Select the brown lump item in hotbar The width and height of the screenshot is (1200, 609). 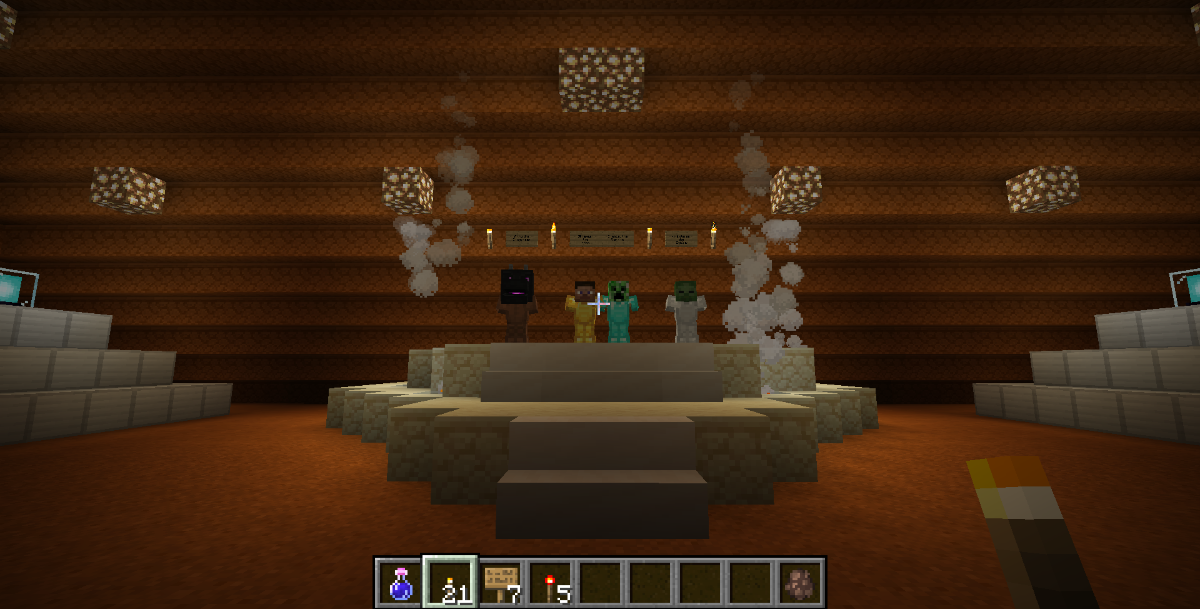(800, 582)
